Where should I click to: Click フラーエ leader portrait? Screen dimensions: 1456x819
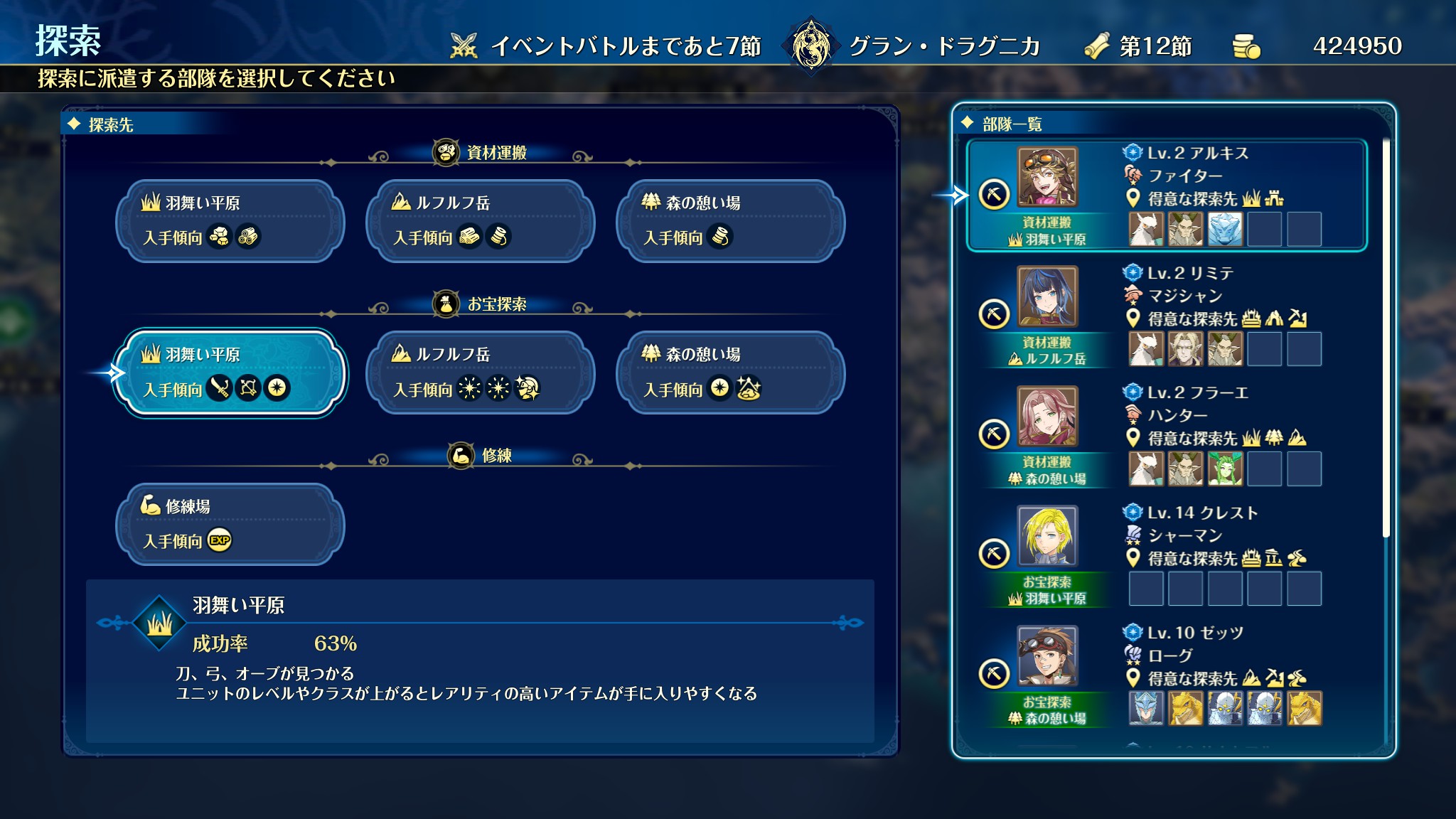coord(1046,416)
